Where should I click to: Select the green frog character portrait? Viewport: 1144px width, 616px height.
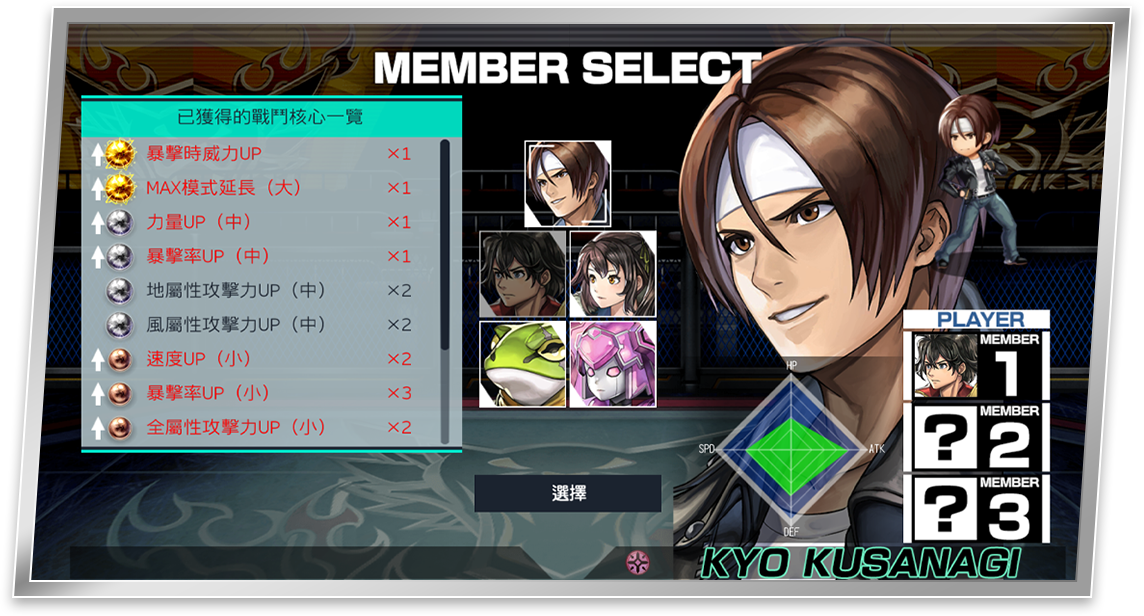(x=523, y=364)
